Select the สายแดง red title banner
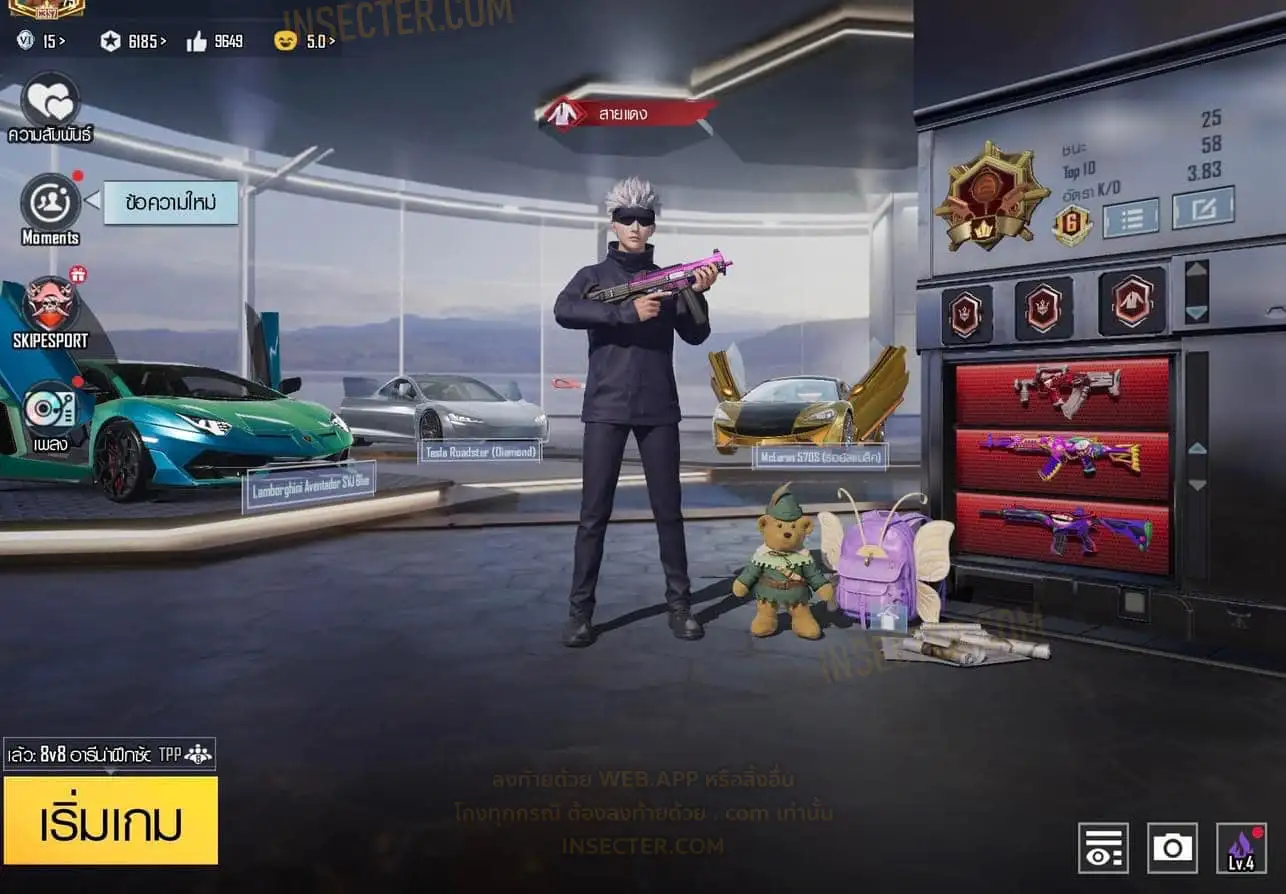 (627, 113)
